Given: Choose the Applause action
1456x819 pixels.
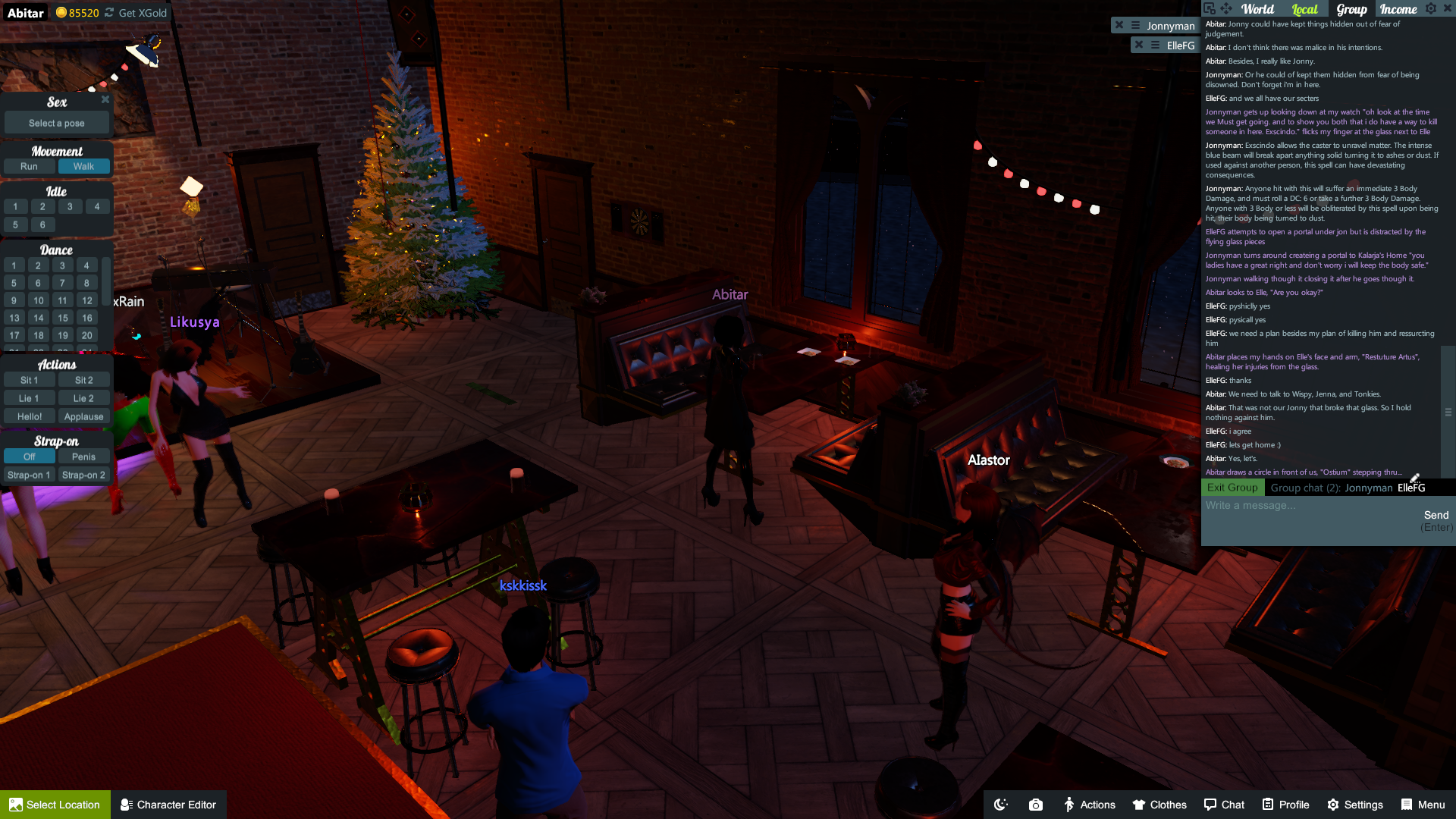Looking at the screenshot, I should pos(83,416).
